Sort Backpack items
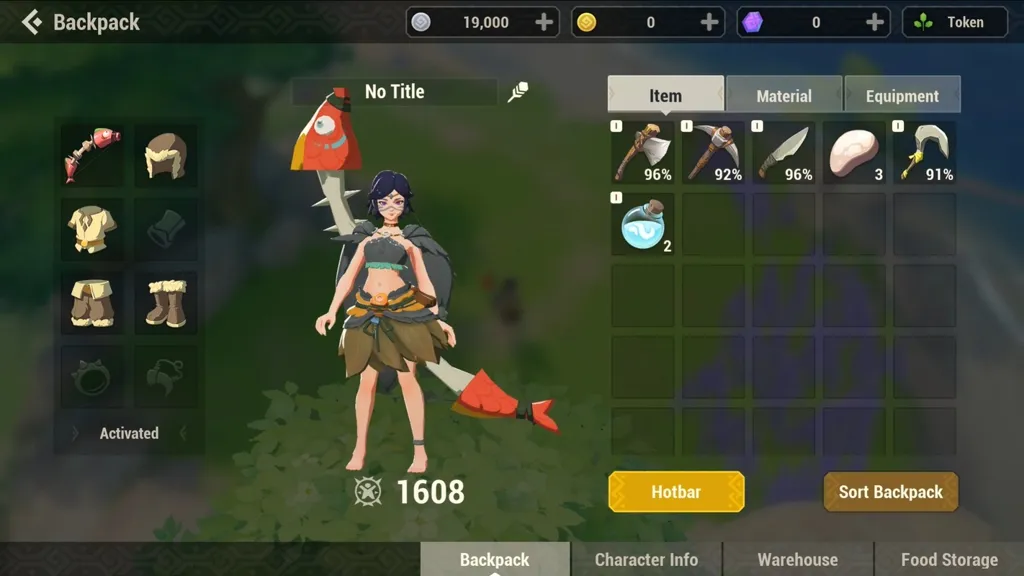This screenshot has height=576, width=1024. click(890, 492)
